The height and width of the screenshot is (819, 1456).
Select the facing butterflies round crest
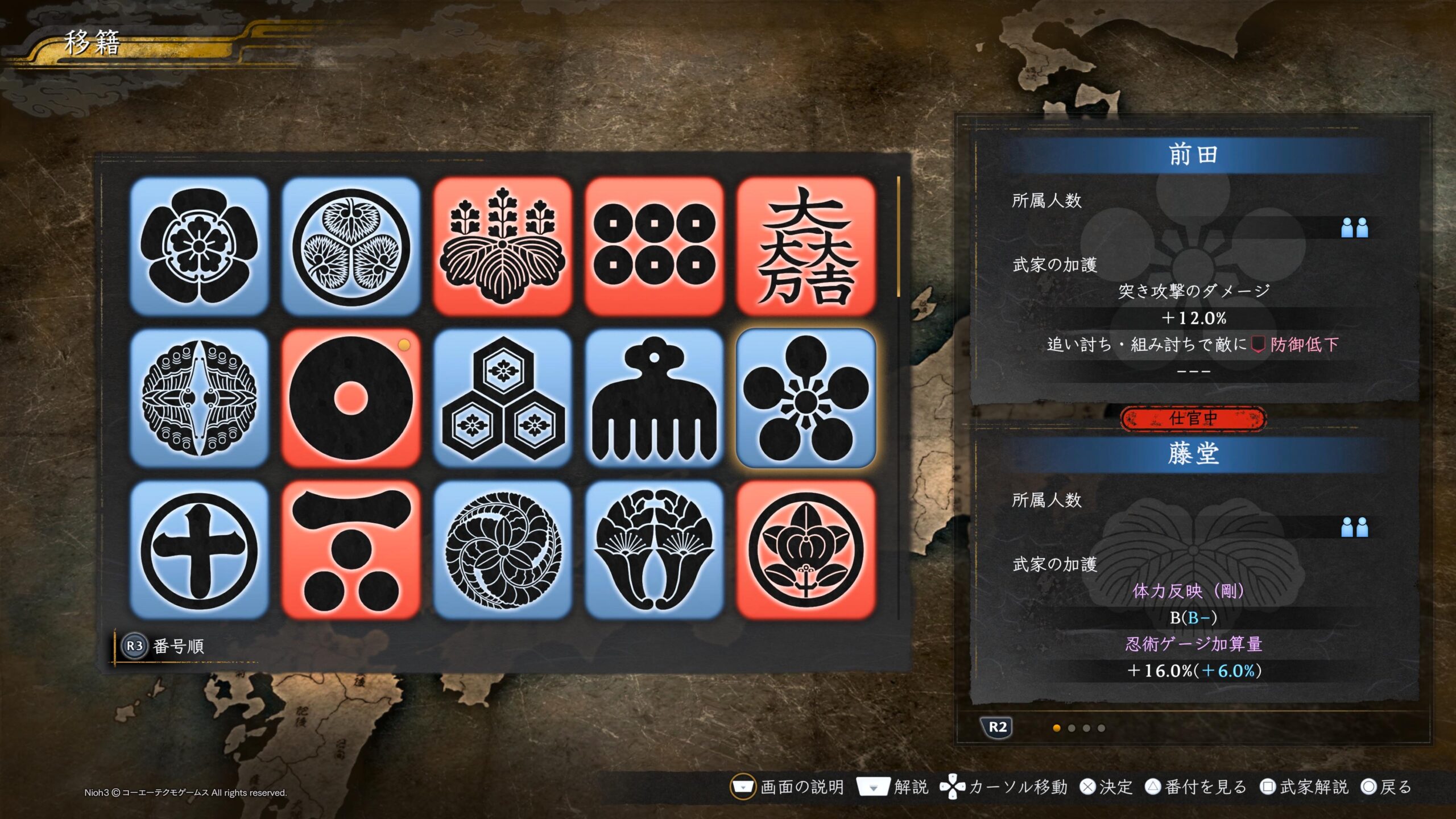(x=199, y=398)
